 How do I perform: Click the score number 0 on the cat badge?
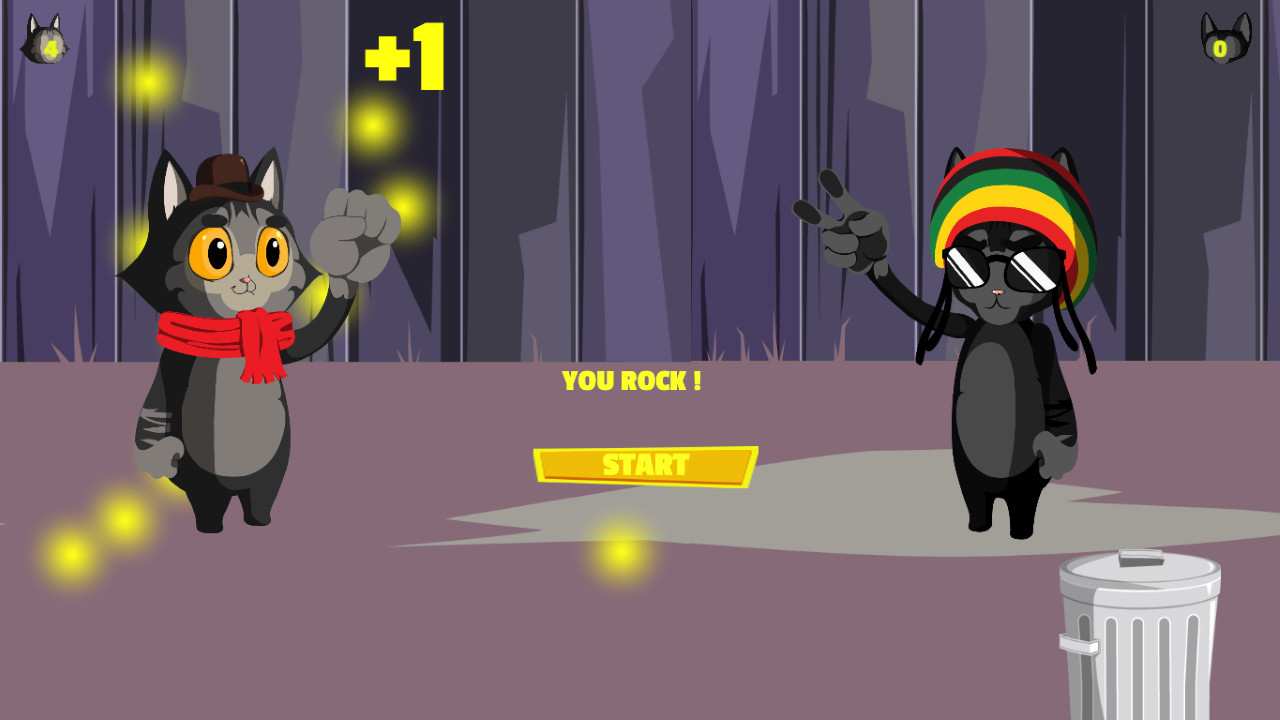click(x=1220, y=47)
